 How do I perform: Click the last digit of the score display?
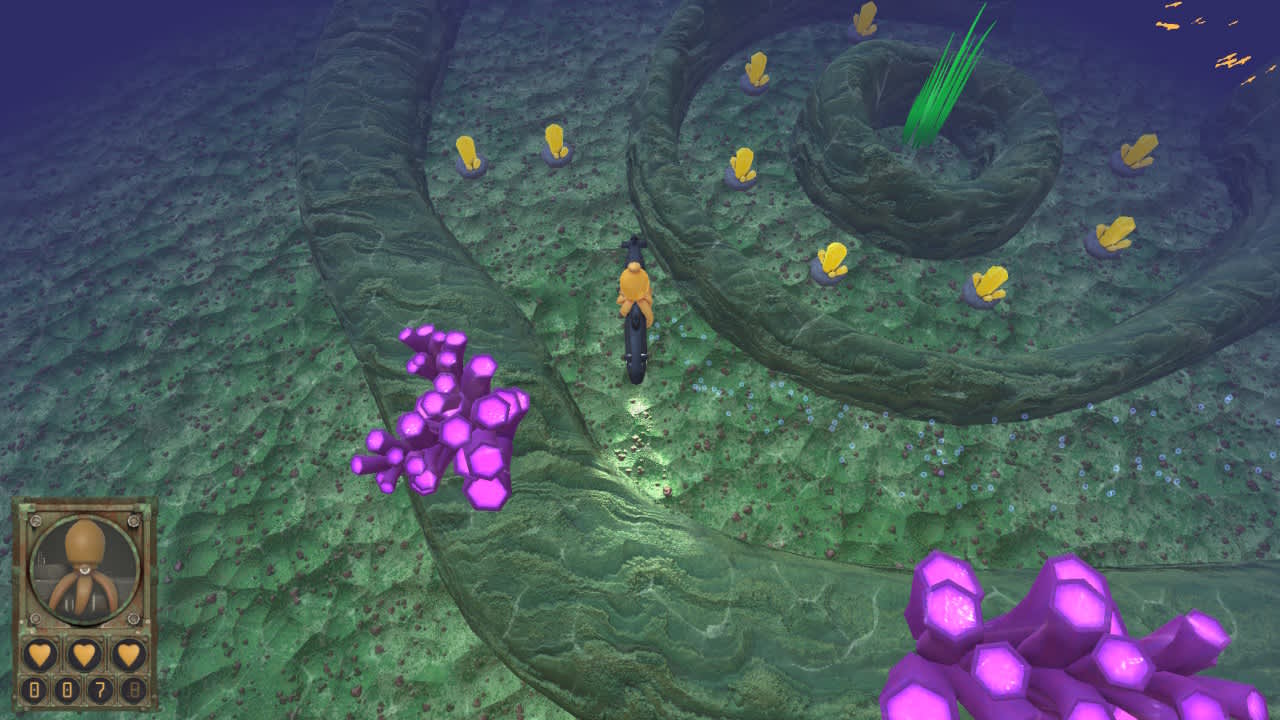click(x=134, y=688)
